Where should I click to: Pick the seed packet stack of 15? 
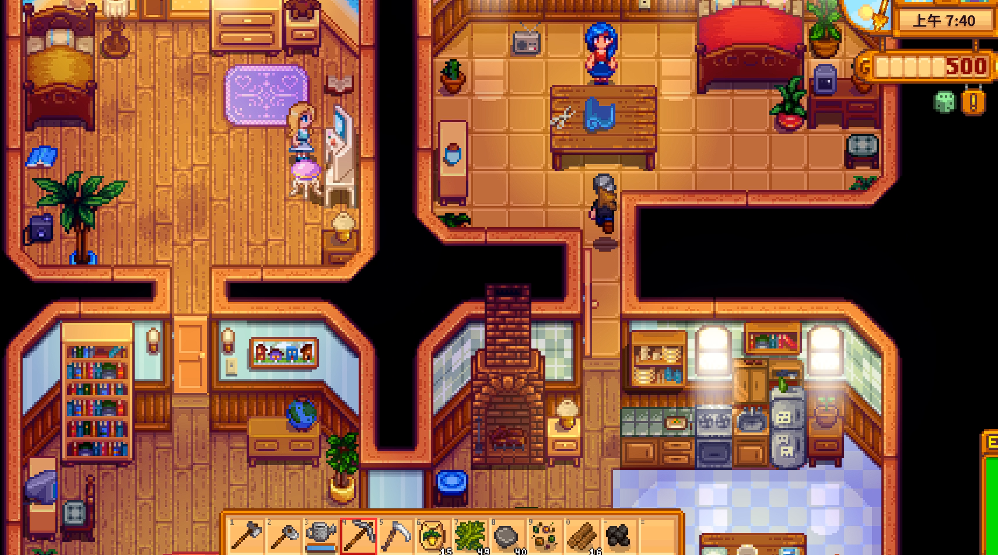433,536
